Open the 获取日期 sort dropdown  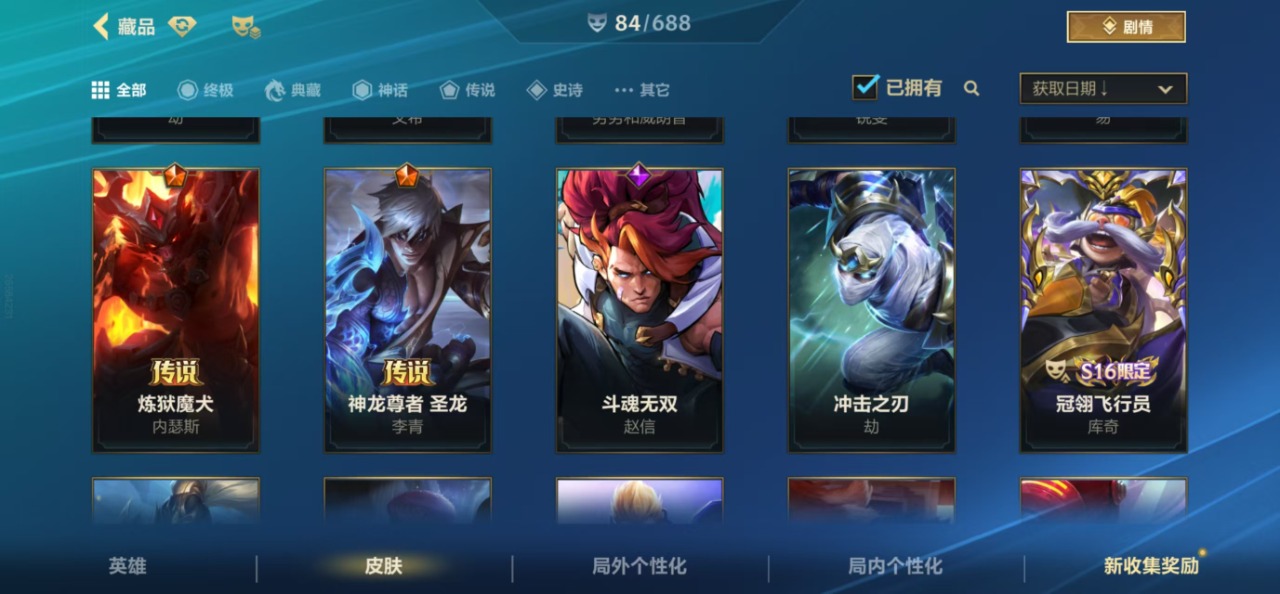click(1103, 89)
